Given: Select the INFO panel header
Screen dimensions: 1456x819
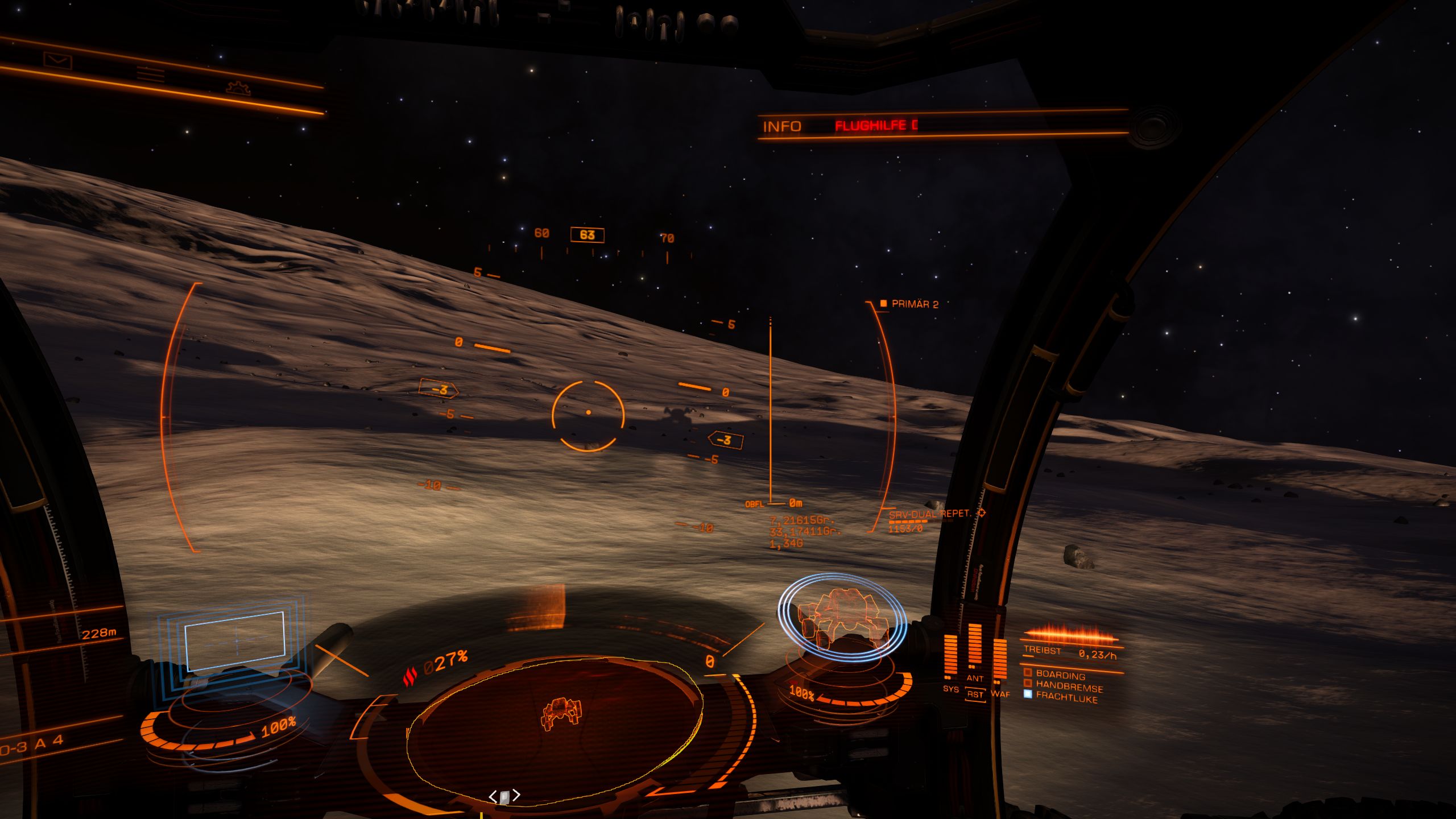Looking at the screenshot, I should (x=782, y=126).
